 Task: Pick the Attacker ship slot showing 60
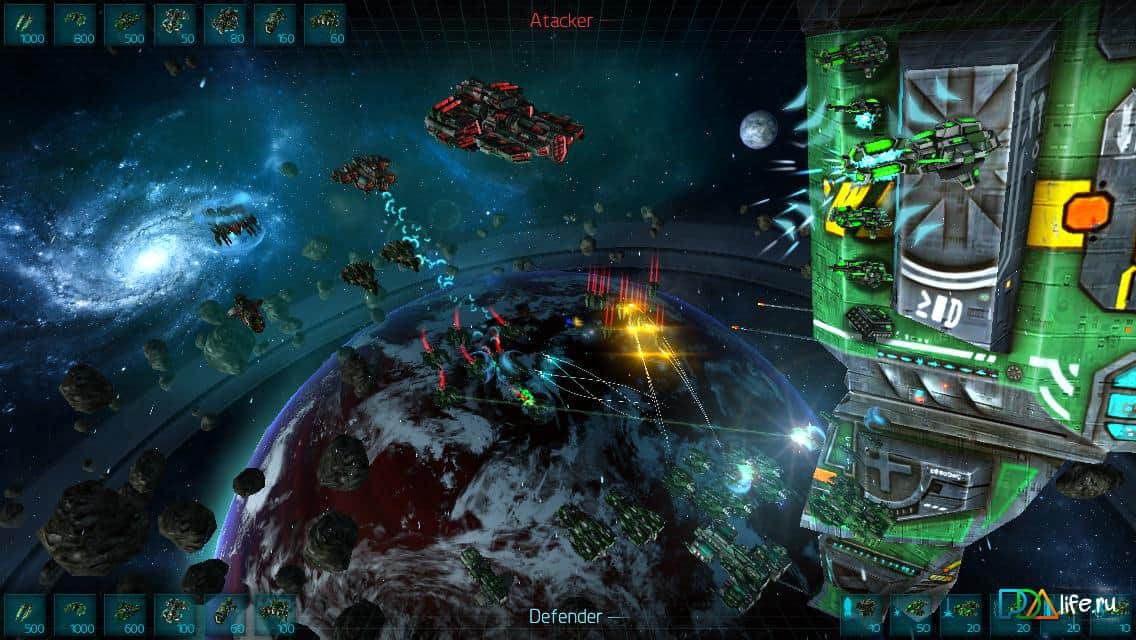pyautogui.click(x=324, y=24)
